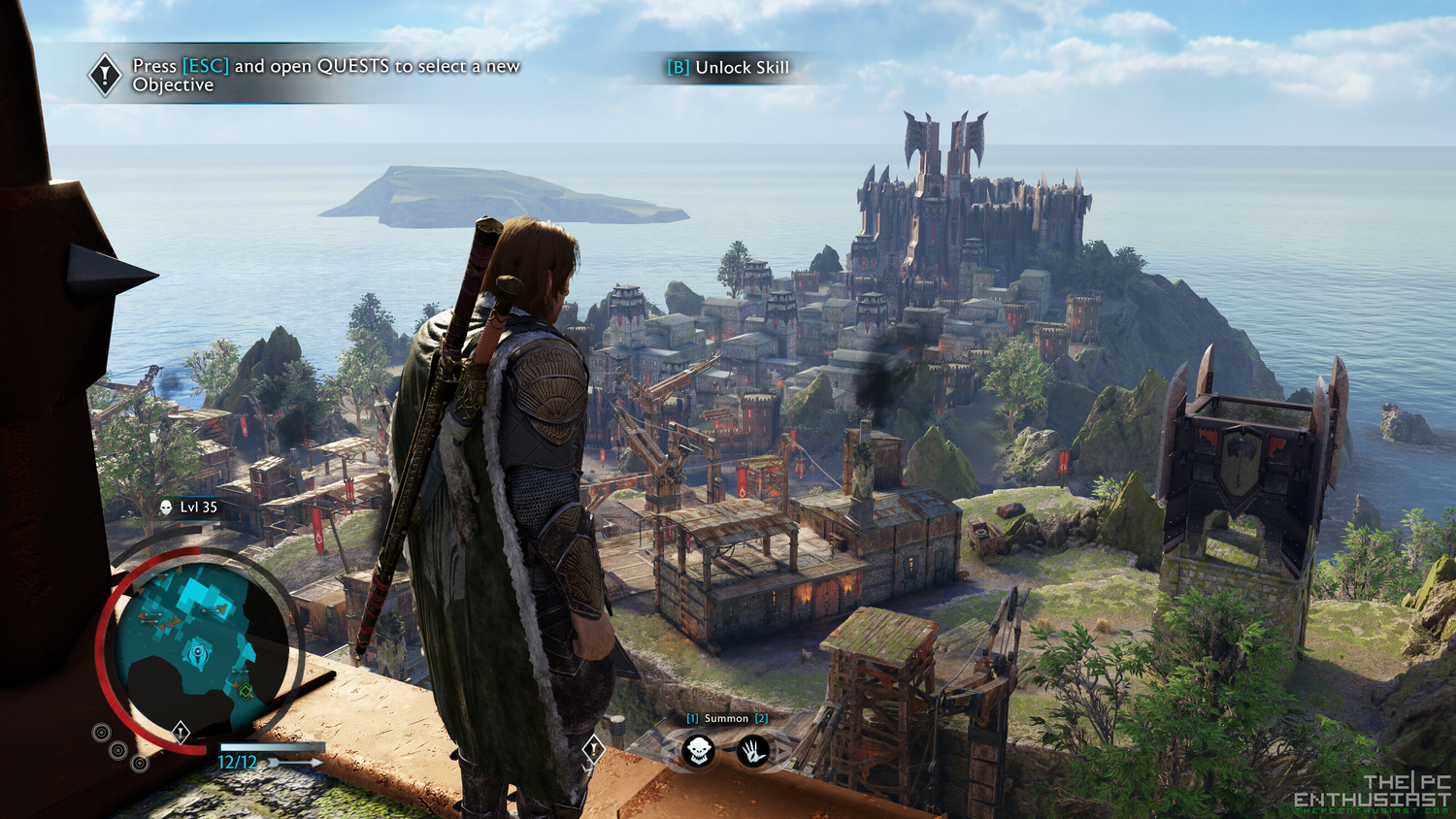Select the orc skull summon icon
Image resolution: width=1456 pixels, height=819 pixels.
pos(699,749)
